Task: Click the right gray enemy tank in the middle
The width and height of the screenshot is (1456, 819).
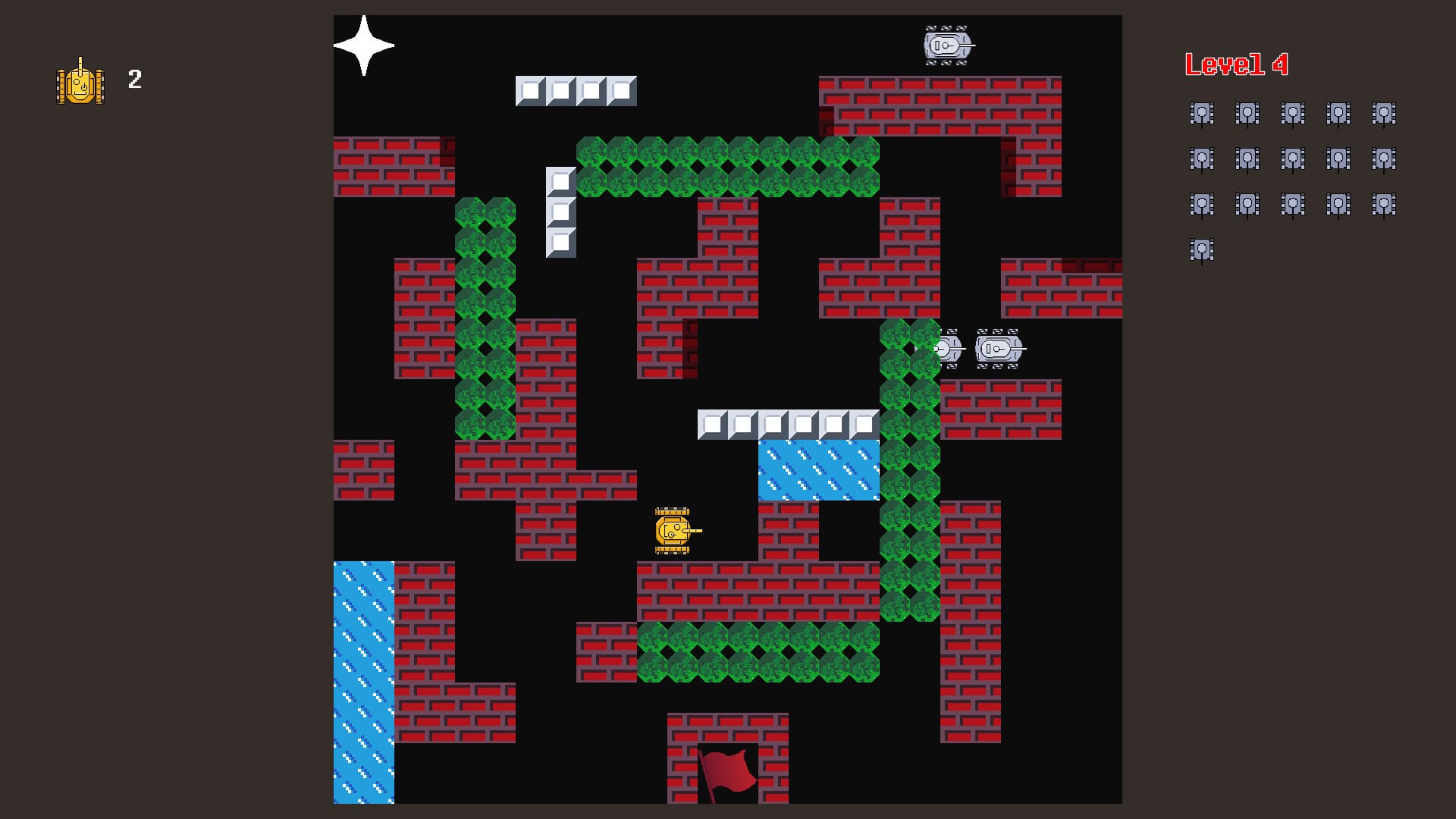Action: click(997, 350)
